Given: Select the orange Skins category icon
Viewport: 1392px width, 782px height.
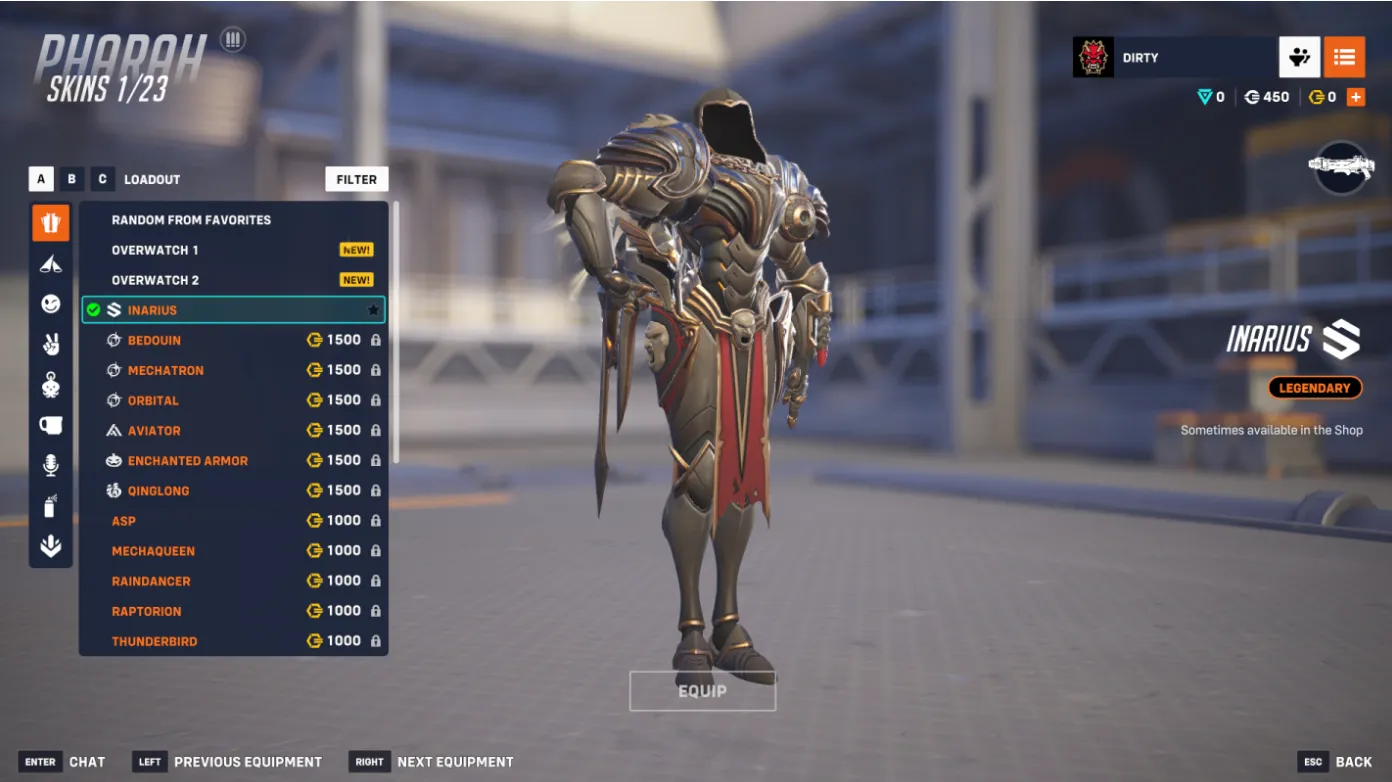Looking at the screenshot, I should [x=50, y=222].
